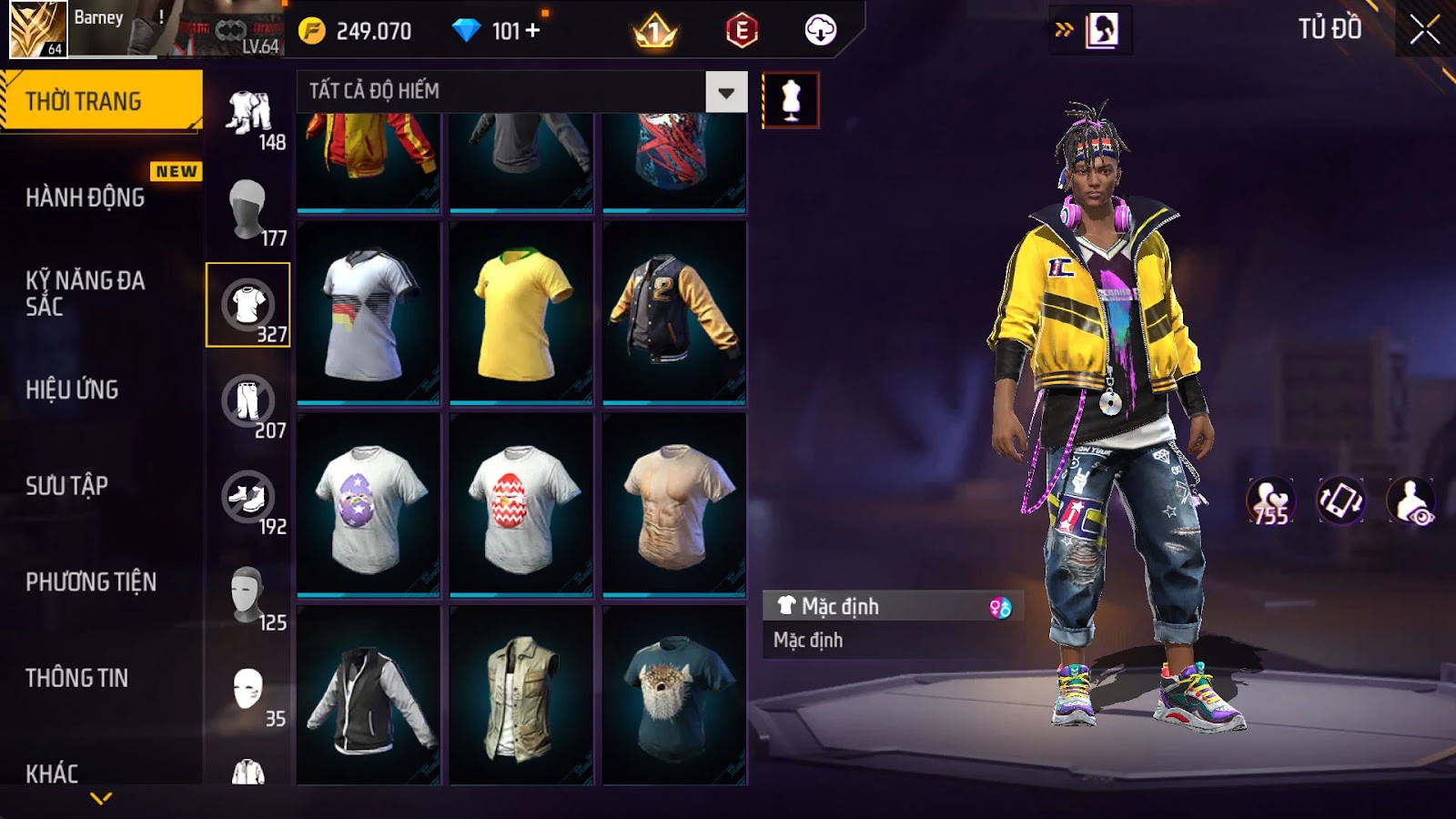Open the pants category with 207 items
1456x819 pixels.
[248, 402]
